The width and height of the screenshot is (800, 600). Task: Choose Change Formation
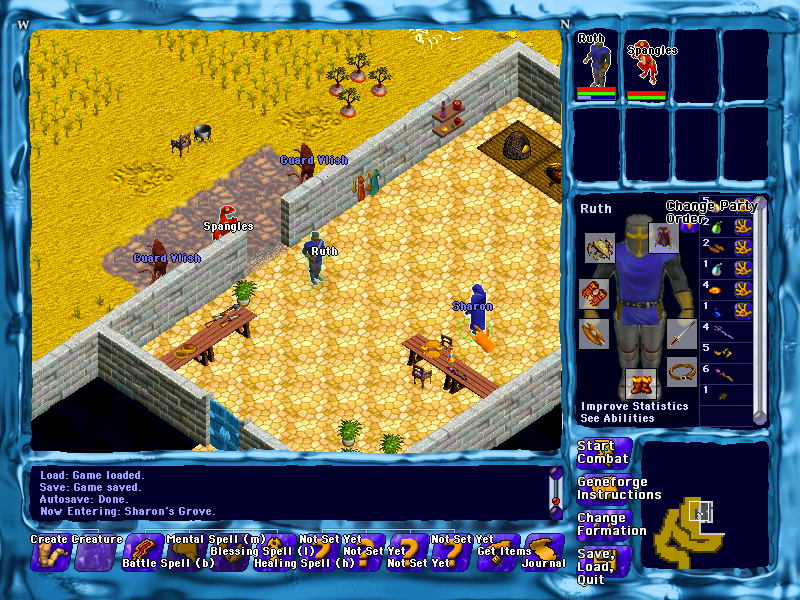[611, 525]
